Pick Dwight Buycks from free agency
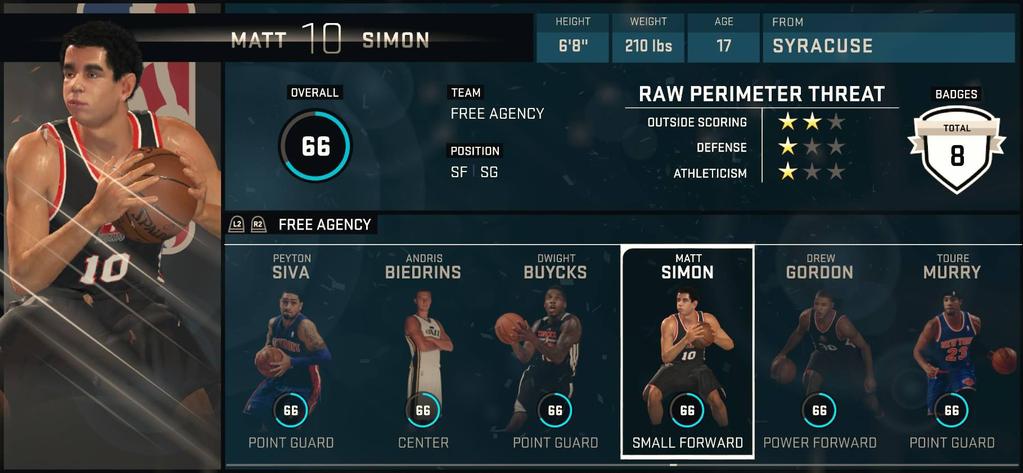 (554, 350)
